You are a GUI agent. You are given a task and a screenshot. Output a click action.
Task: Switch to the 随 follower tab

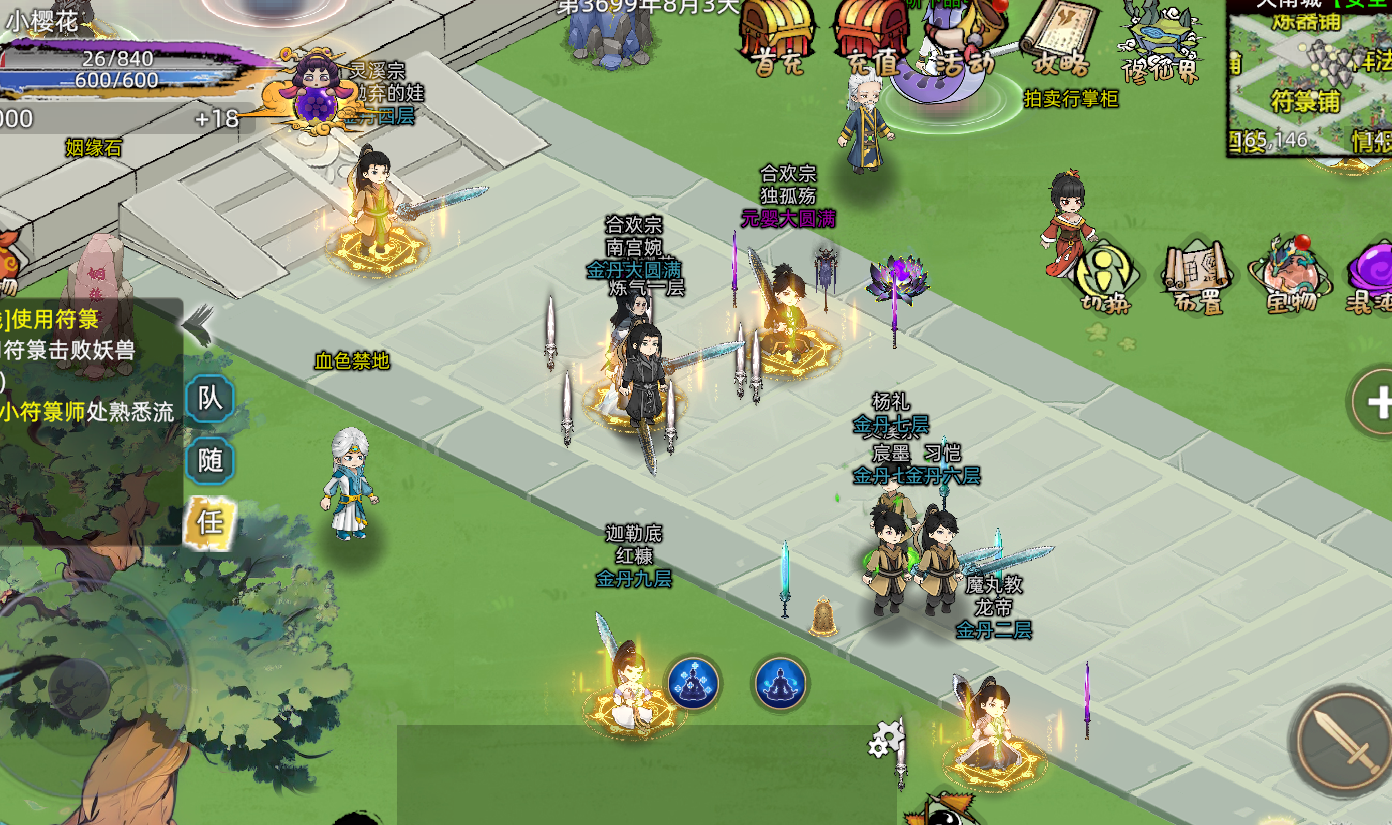(x=210, y=460)
